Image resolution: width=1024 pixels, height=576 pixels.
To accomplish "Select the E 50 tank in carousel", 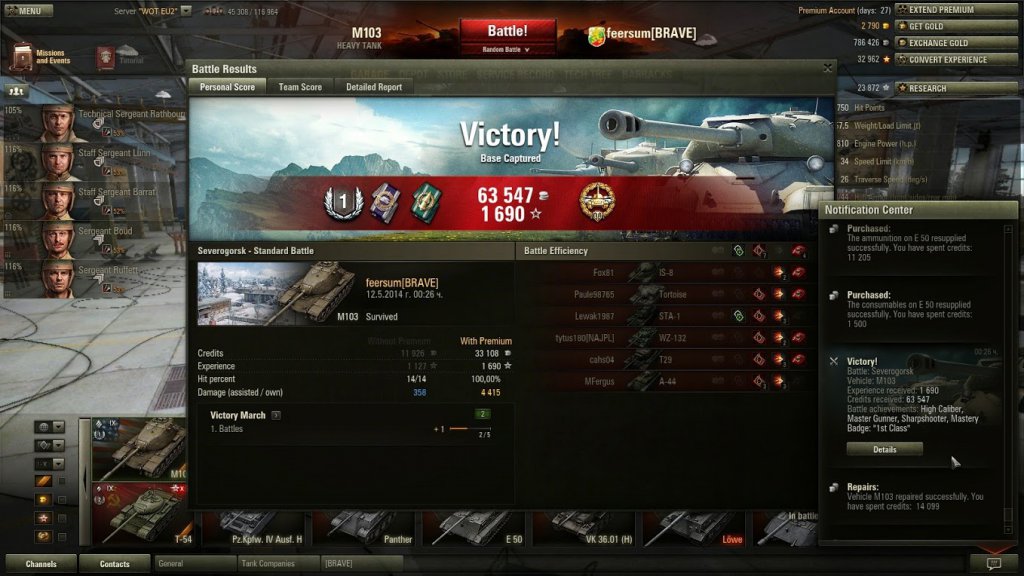I will pyautogui.click(x=475, y=527).
